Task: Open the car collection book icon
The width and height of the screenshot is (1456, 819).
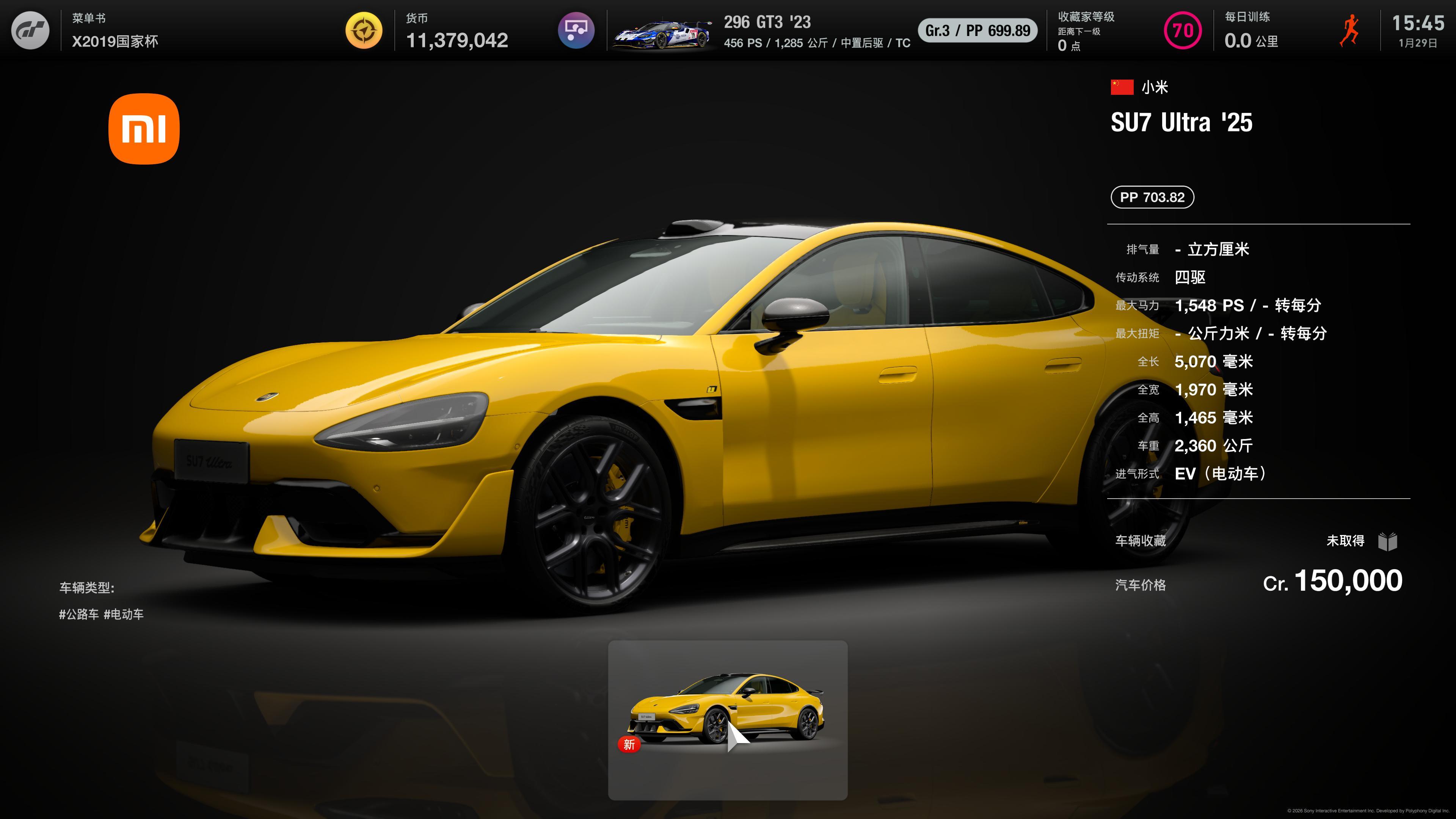Action: tap(1388, 541)
